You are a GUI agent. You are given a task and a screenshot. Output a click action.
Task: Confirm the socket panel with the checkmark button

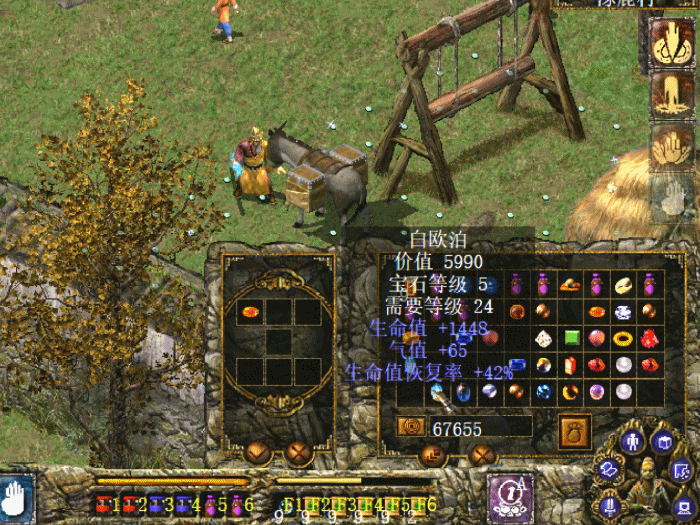point(257,453)
